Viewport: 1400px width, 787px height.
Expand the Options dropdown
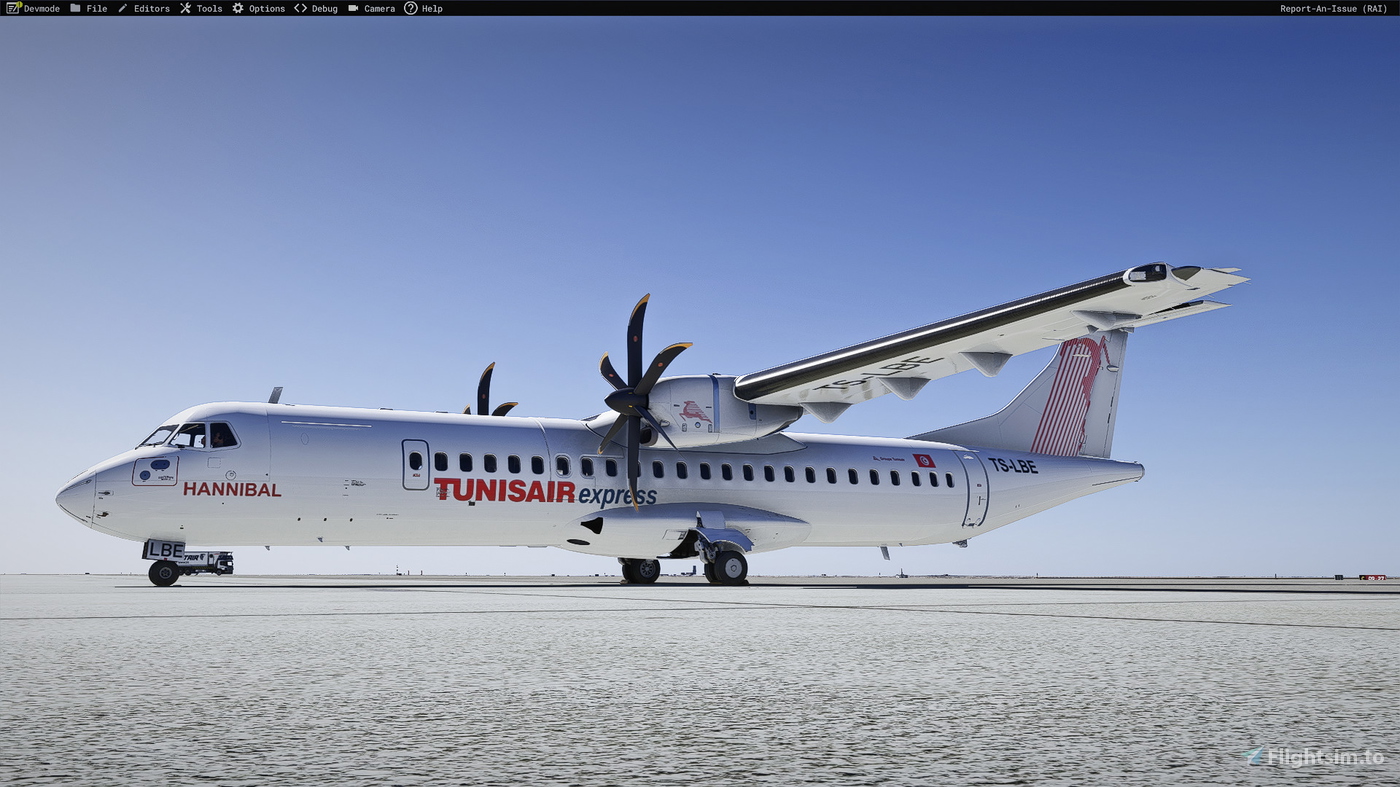click(266, 8)
